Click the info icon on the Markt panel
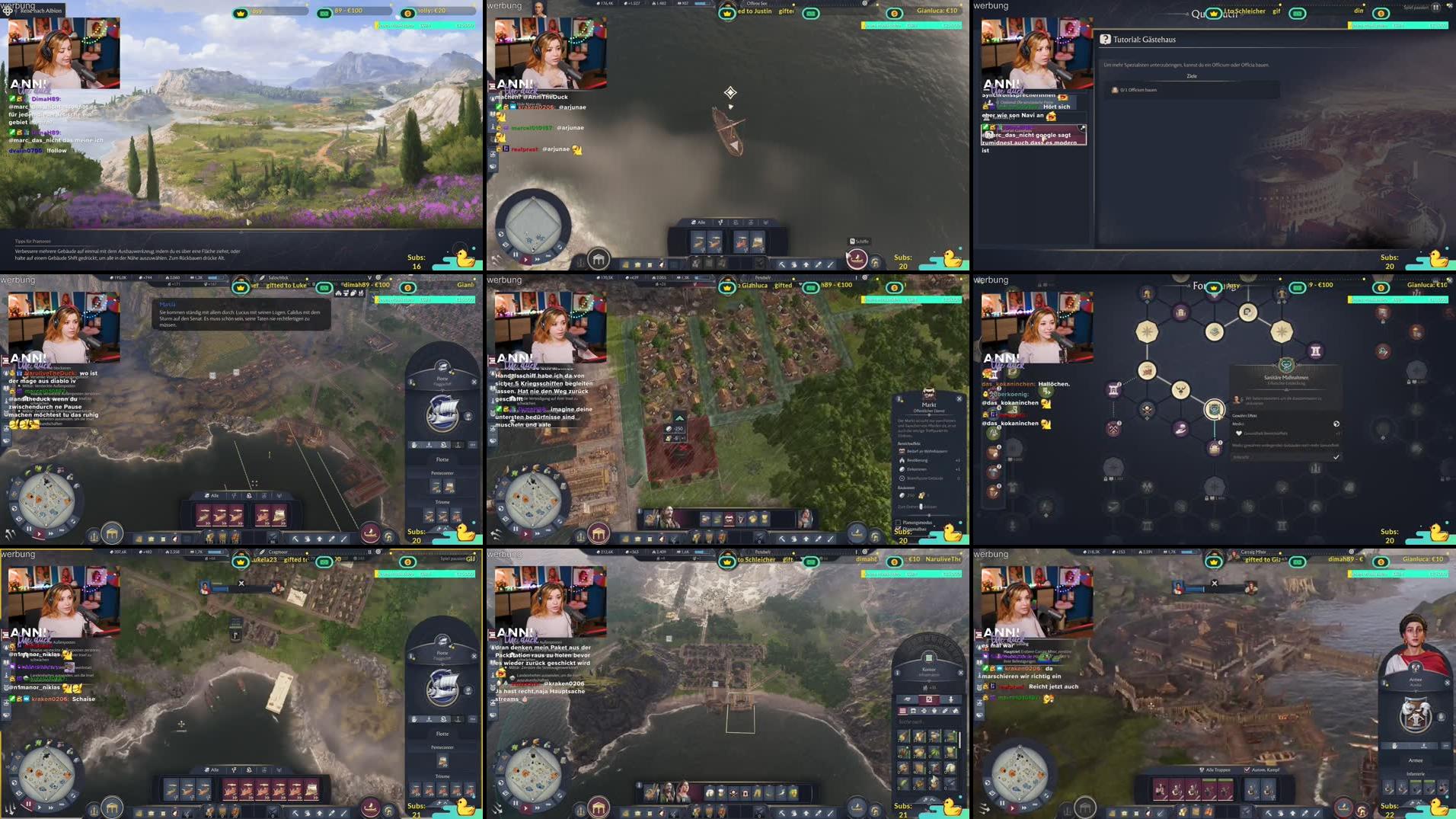1456x819 pixels. click(899, 399)
